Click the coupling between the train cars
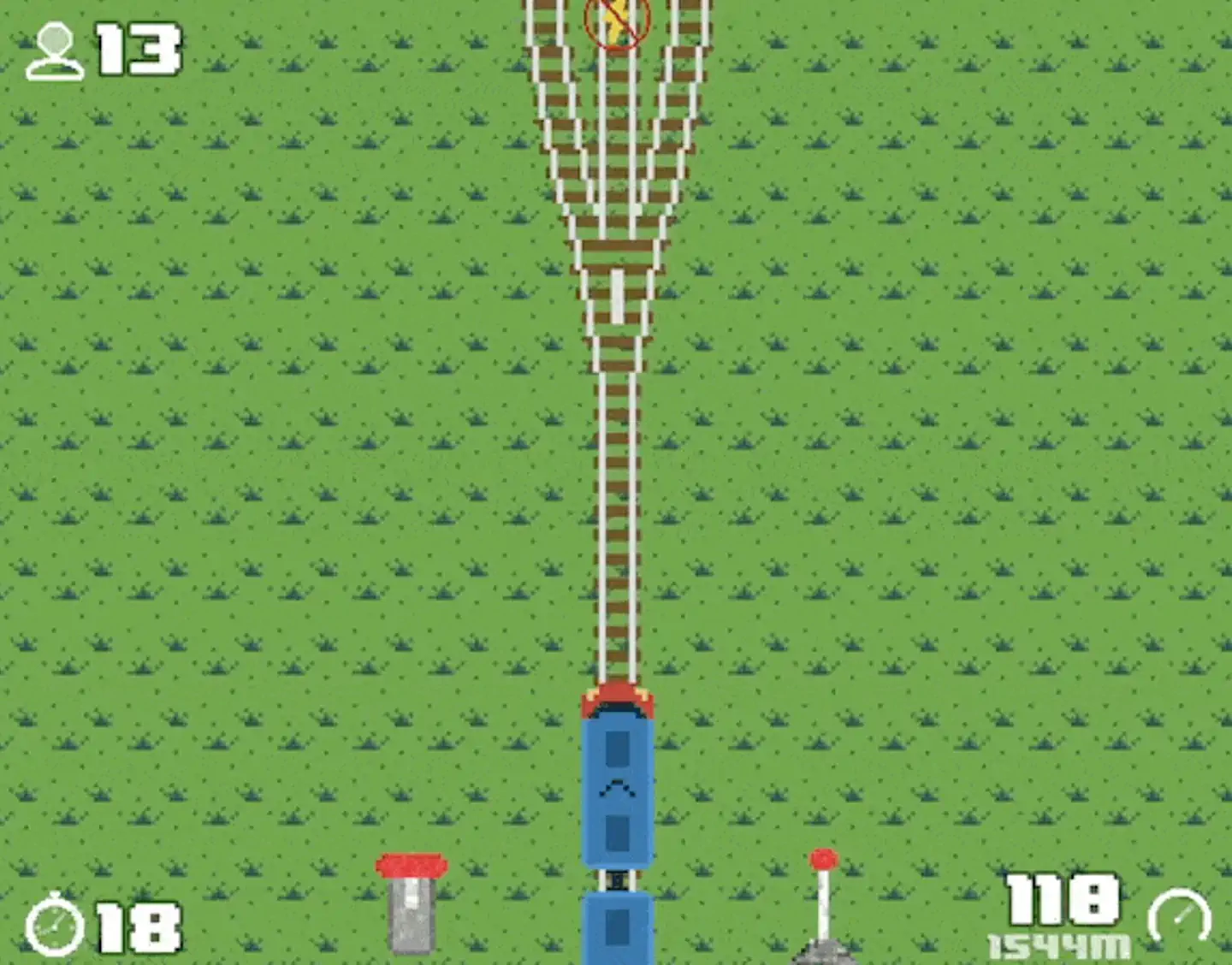This screenshot has width=1232, height=965. (x=618, y=881)
